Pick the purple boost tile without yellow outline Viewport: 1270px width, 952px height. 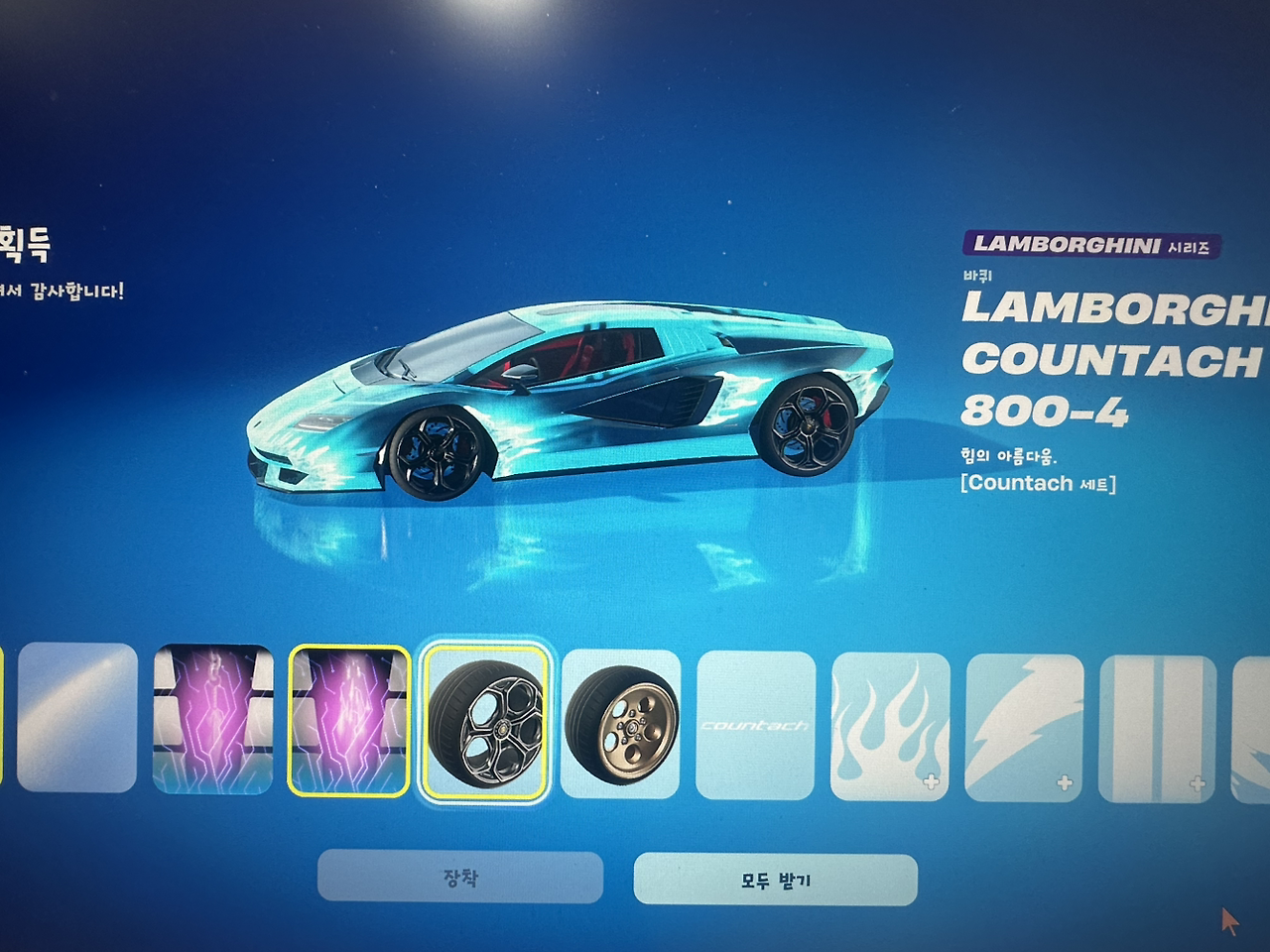213,719
